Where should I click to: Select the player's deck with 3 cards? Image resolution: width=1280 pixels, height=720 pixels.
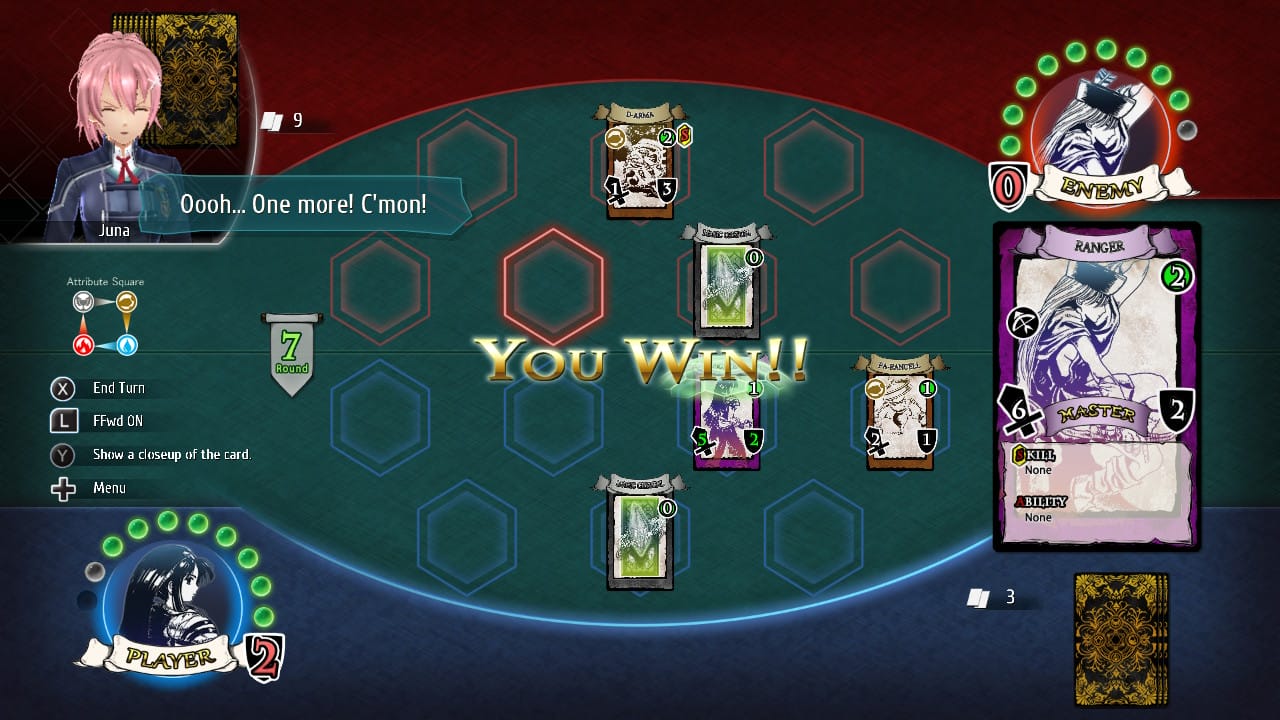pyautogui.click(x=1120, y=625)
